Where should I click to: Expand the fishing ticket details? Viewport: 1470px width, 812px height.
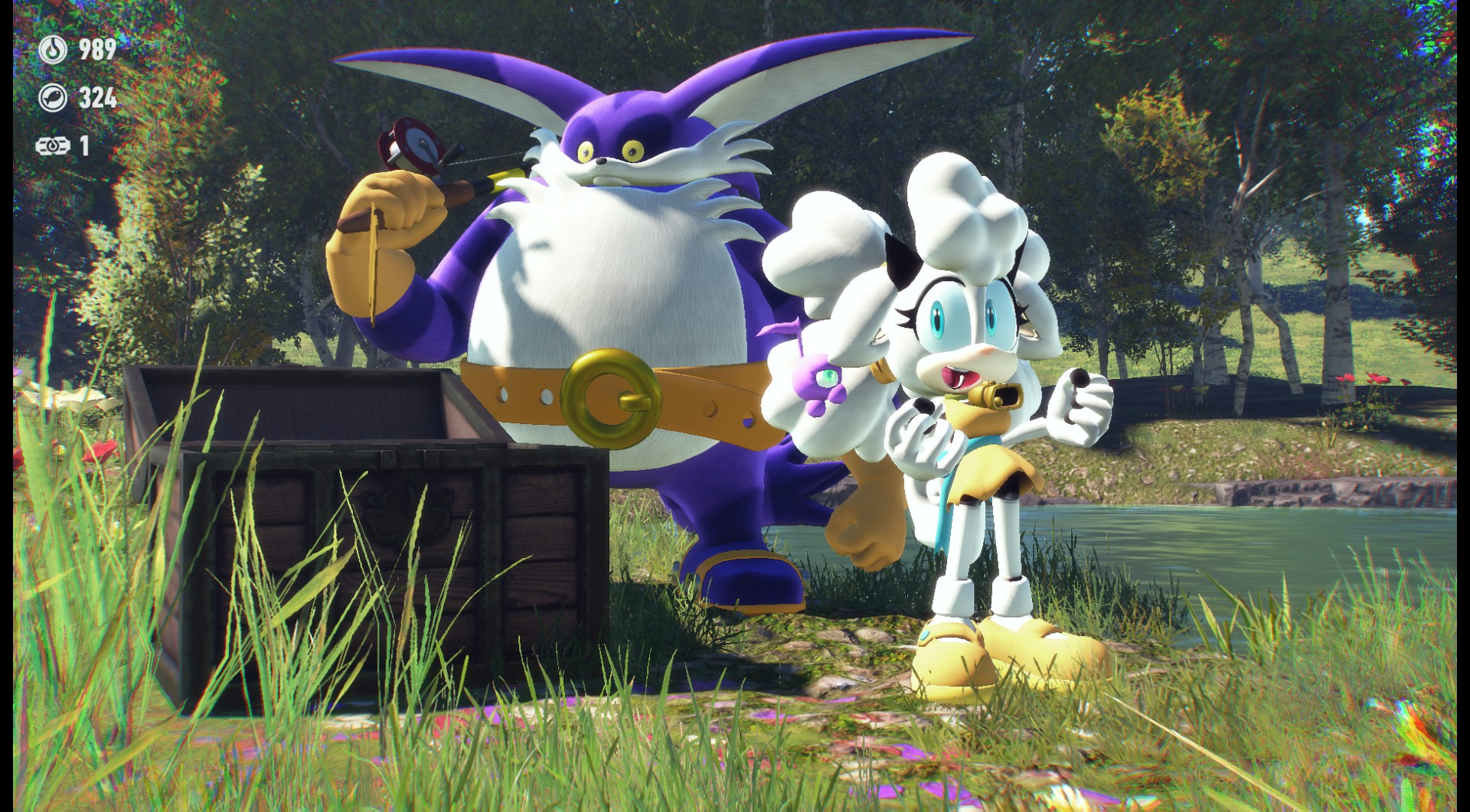(69, 144)
